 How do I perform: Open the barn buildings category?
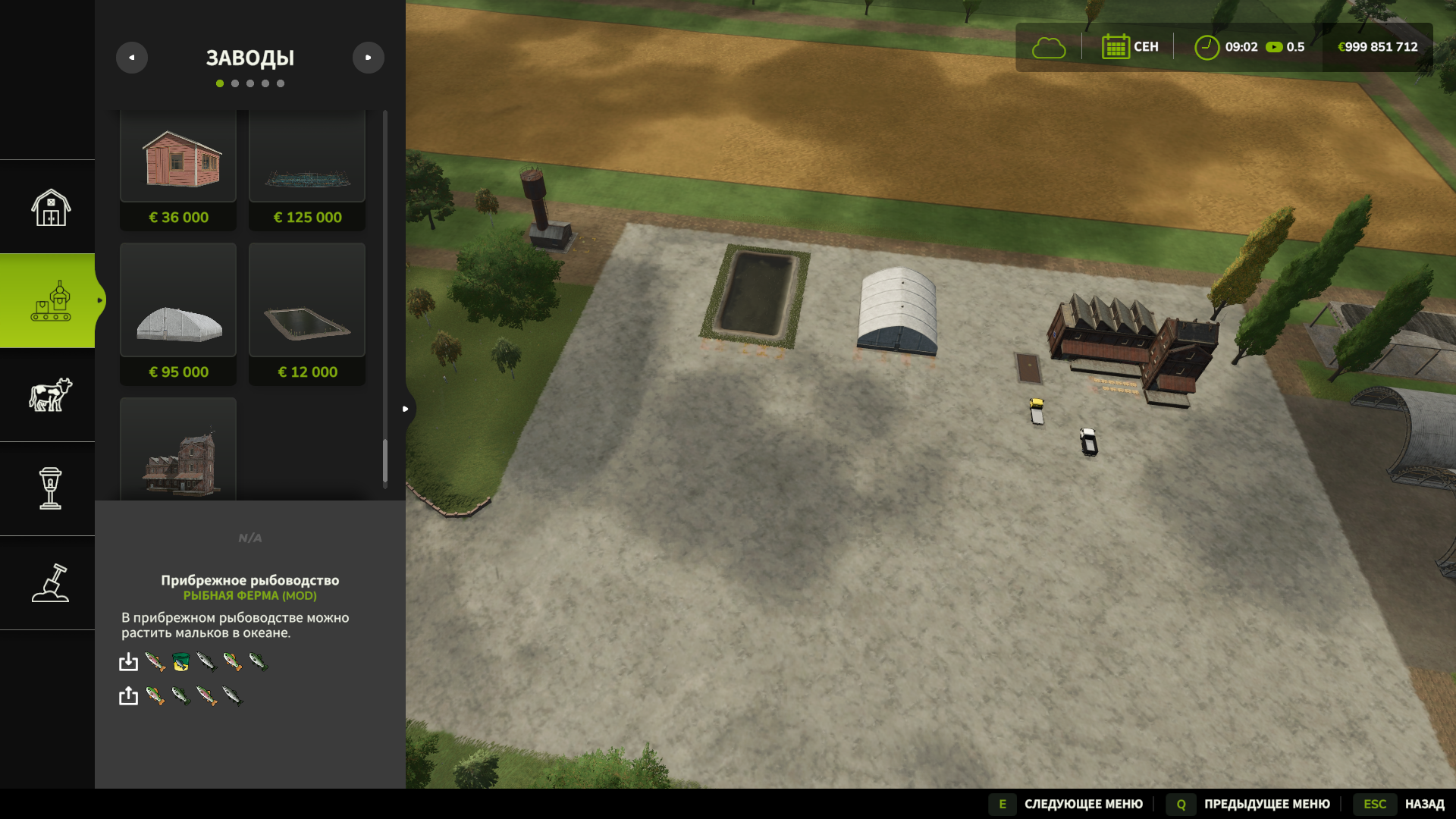click(50, 207)
